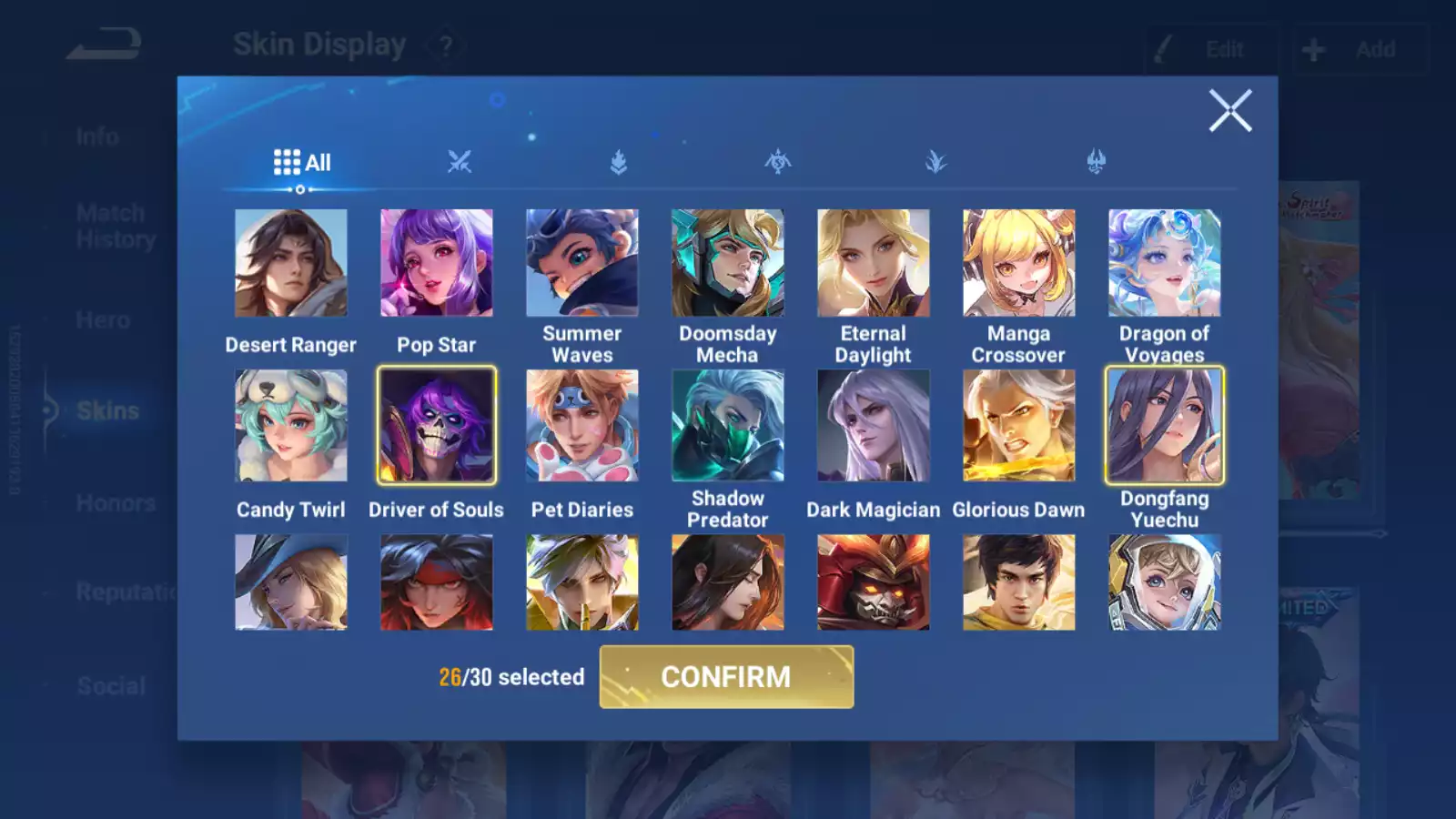
Task: Select the Manga Crossover skin
Action: click(1019, 263)
